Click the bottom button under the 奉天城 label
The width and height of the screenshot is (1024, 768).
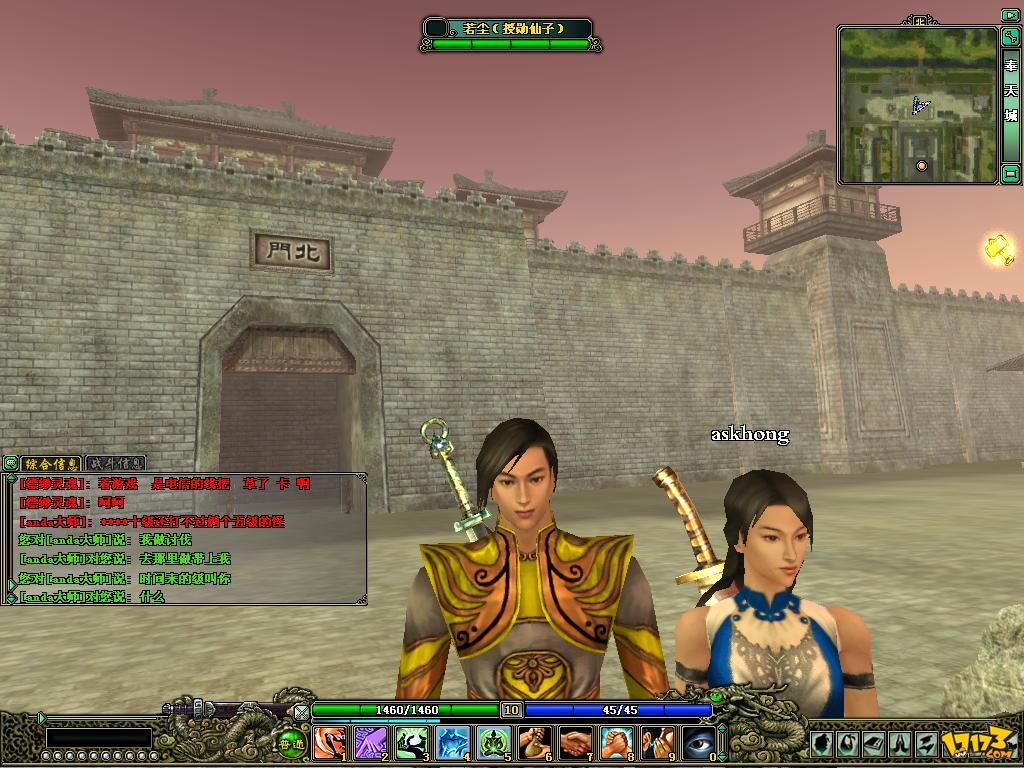(1010, 173)
